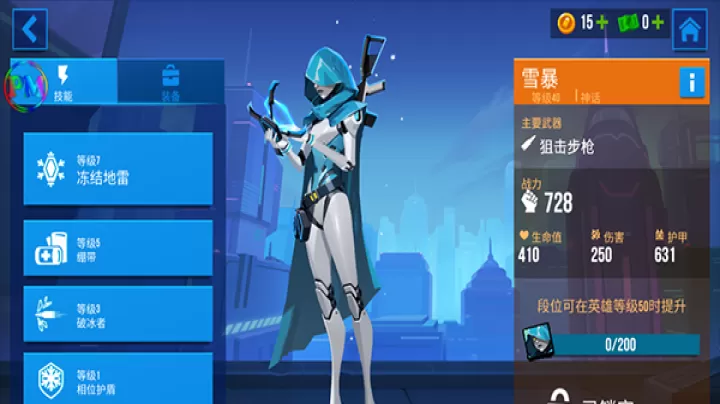Open the 相位护盾 shield skill

[x=118, y=378]
